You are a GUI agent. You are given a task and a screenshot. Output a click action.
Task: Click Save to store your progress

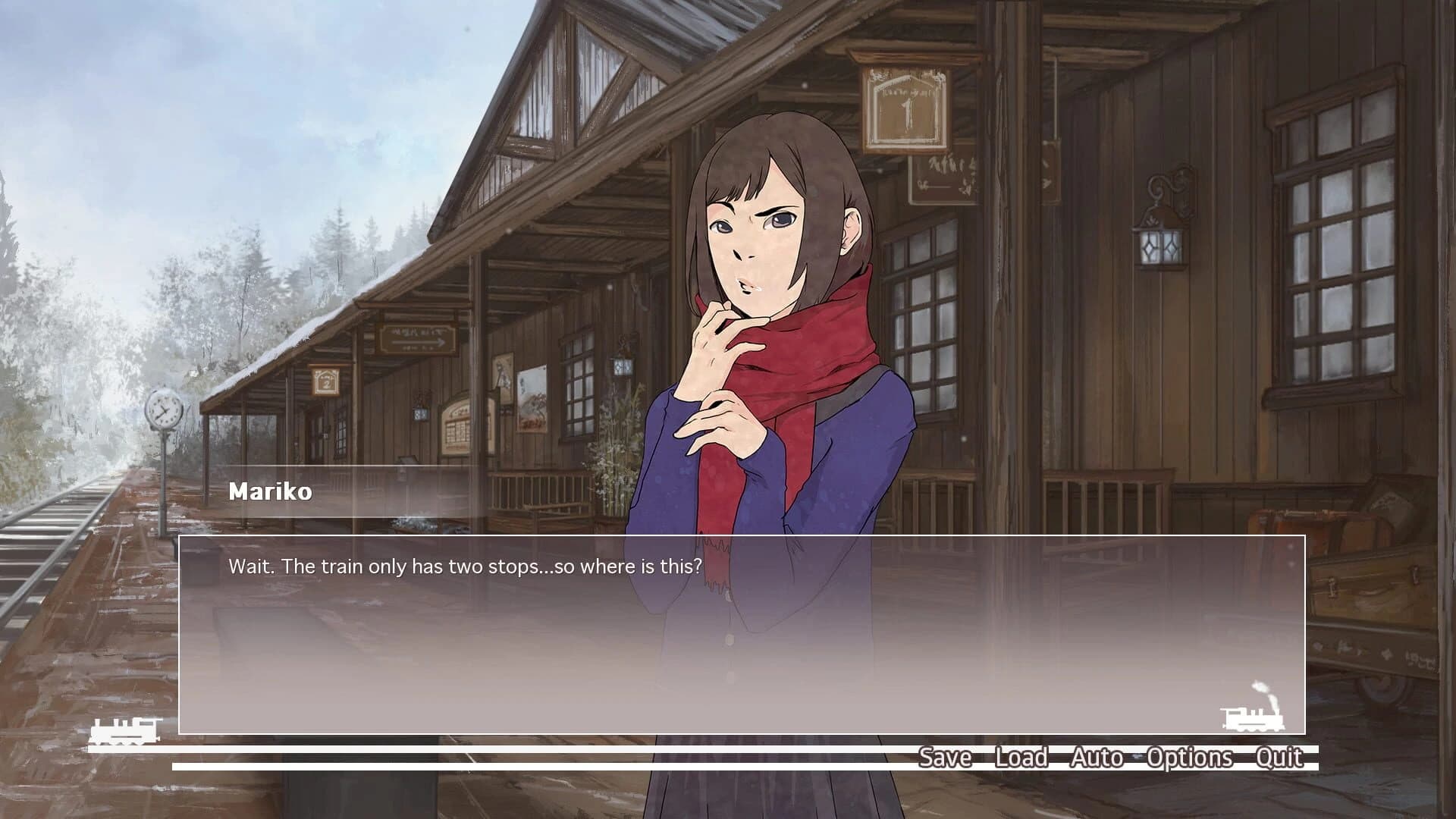click(x=945, y=757)
